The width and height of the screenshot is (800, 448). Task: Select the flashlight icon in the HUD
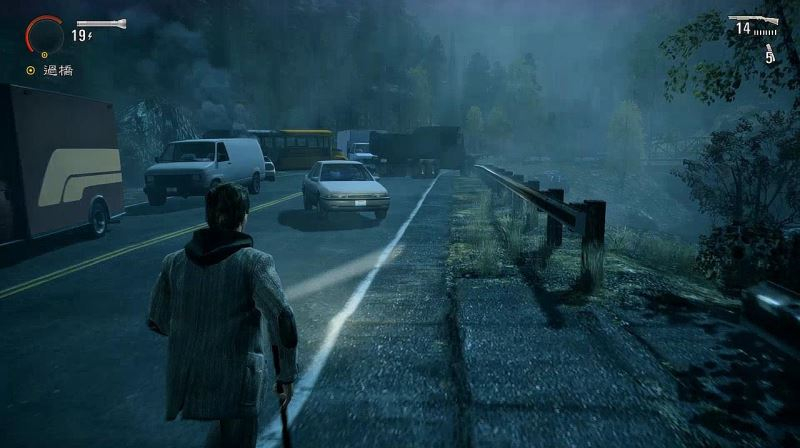pos(101,23)
